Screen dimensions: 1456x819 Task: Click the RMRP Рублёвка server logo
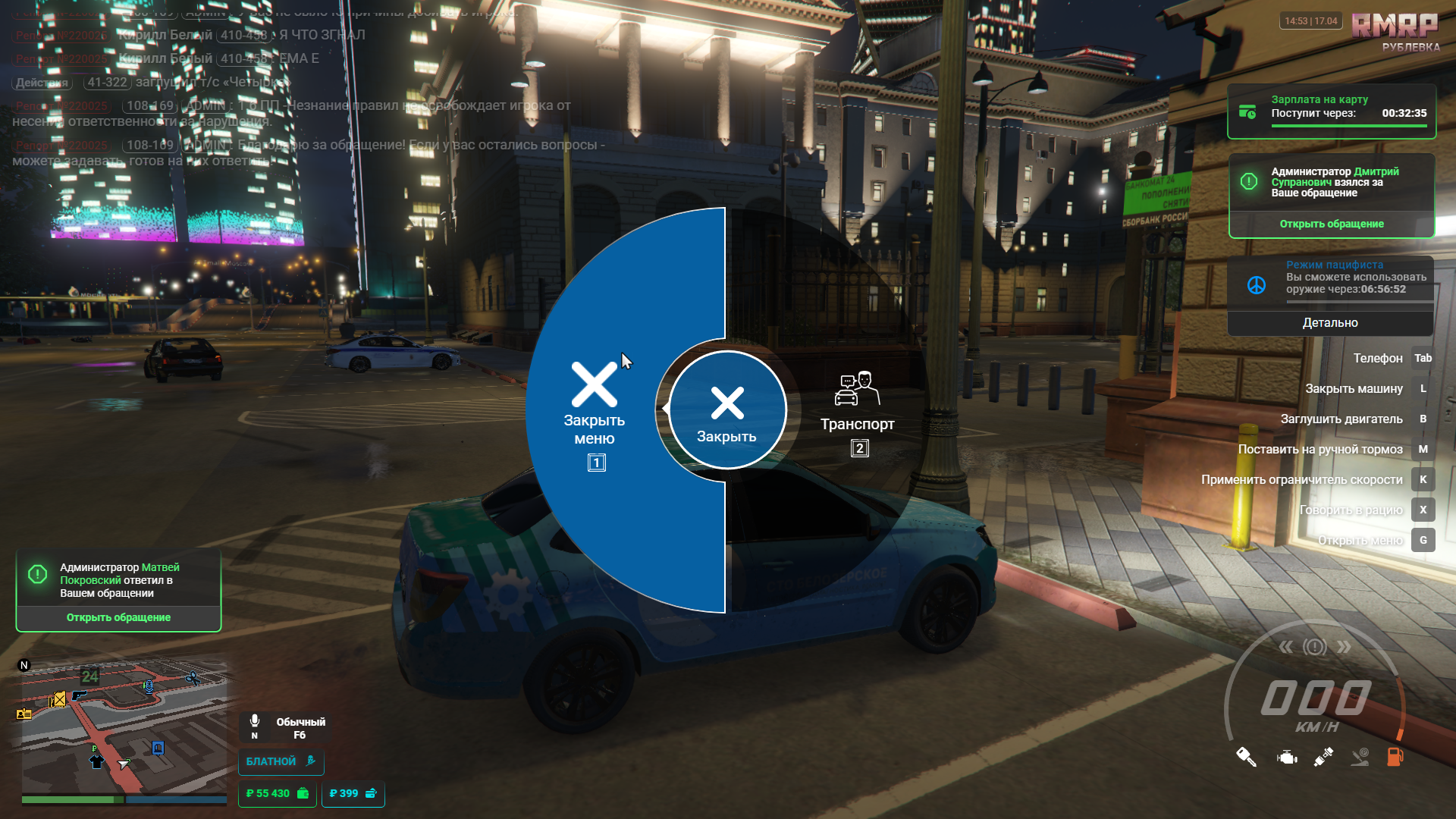(1395, 32)
